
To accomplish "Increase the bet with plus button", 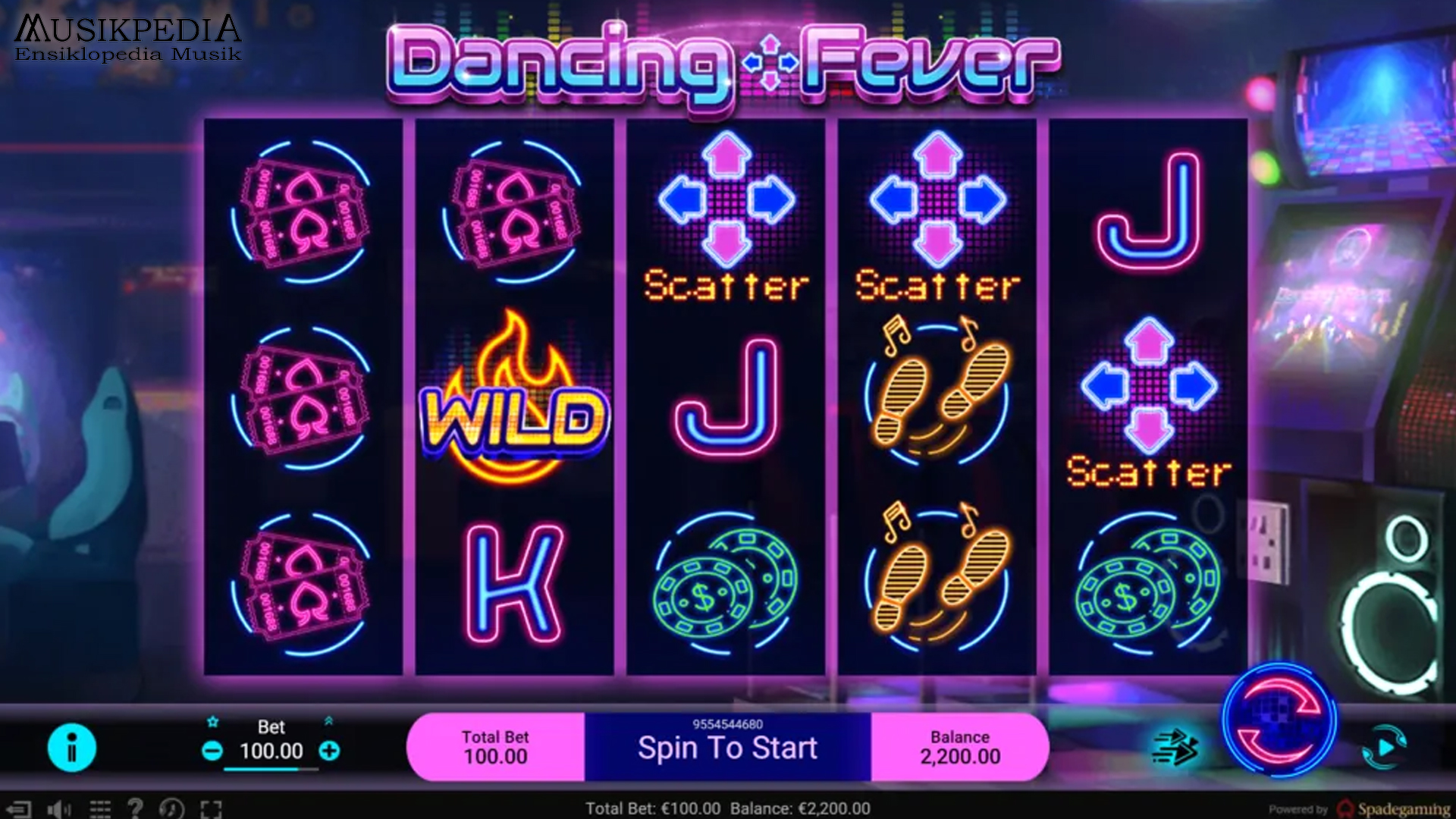I will pyautogui.click(x=328, y=752).
